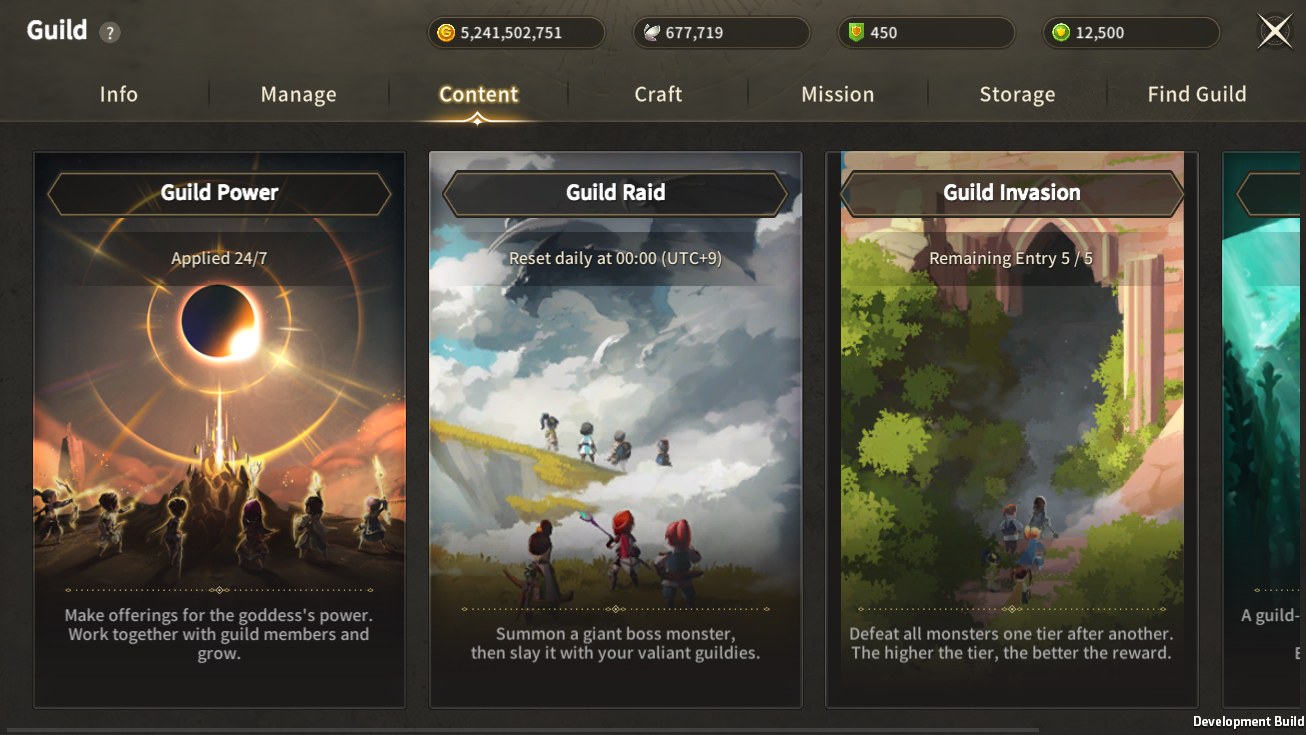
Task: Choose the Guild Raid card
Action: click(615, 430)
